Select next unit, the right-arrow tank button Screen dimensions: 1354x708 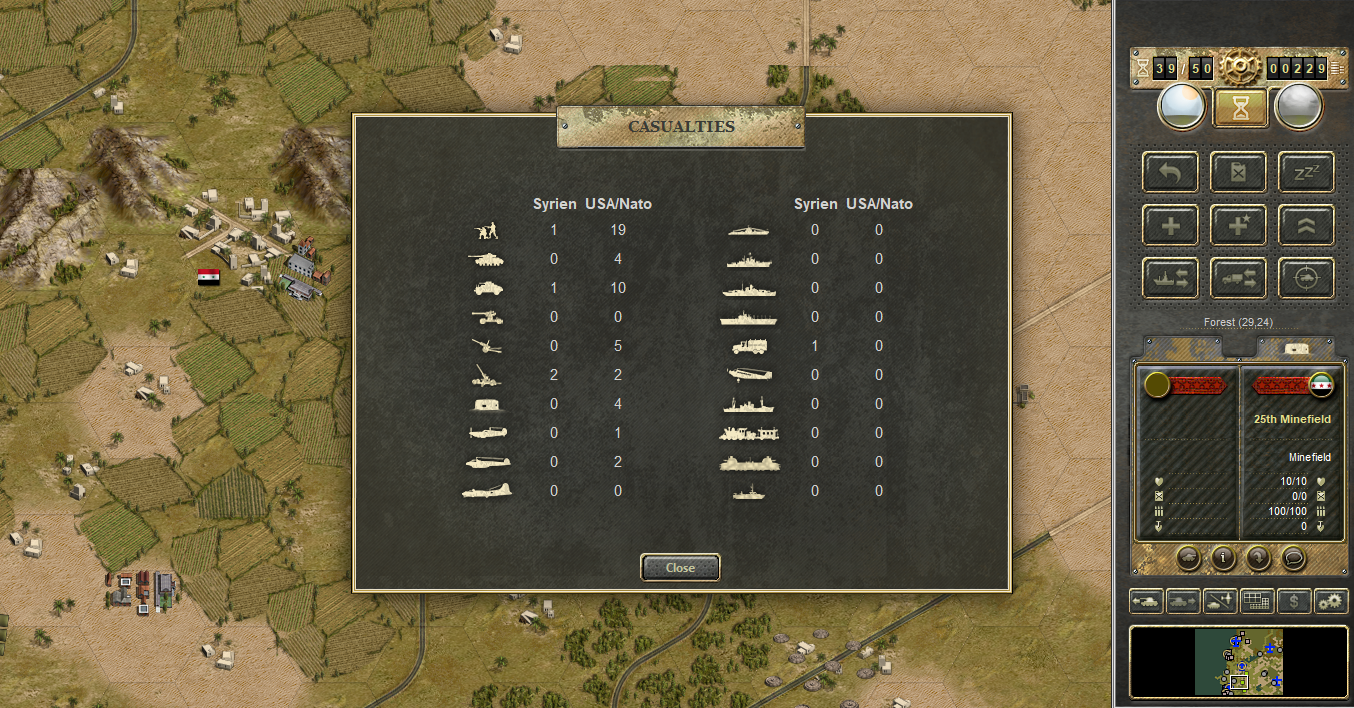(1183, 601)
